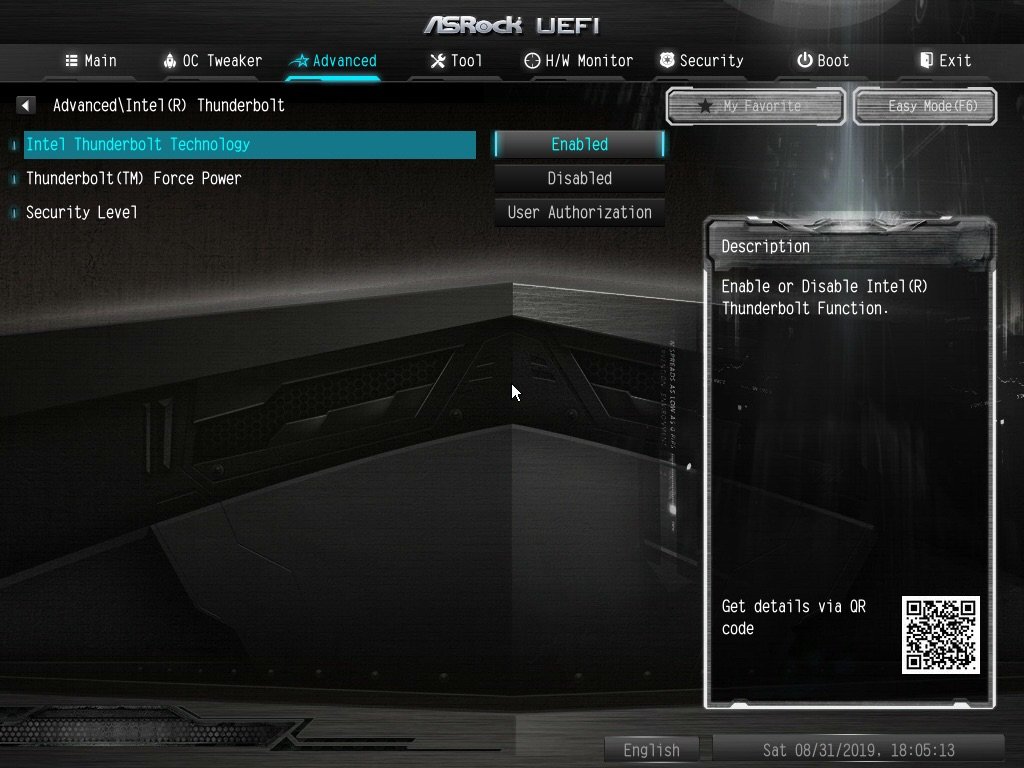Open the OC Tweaker tab

(212, 61)
